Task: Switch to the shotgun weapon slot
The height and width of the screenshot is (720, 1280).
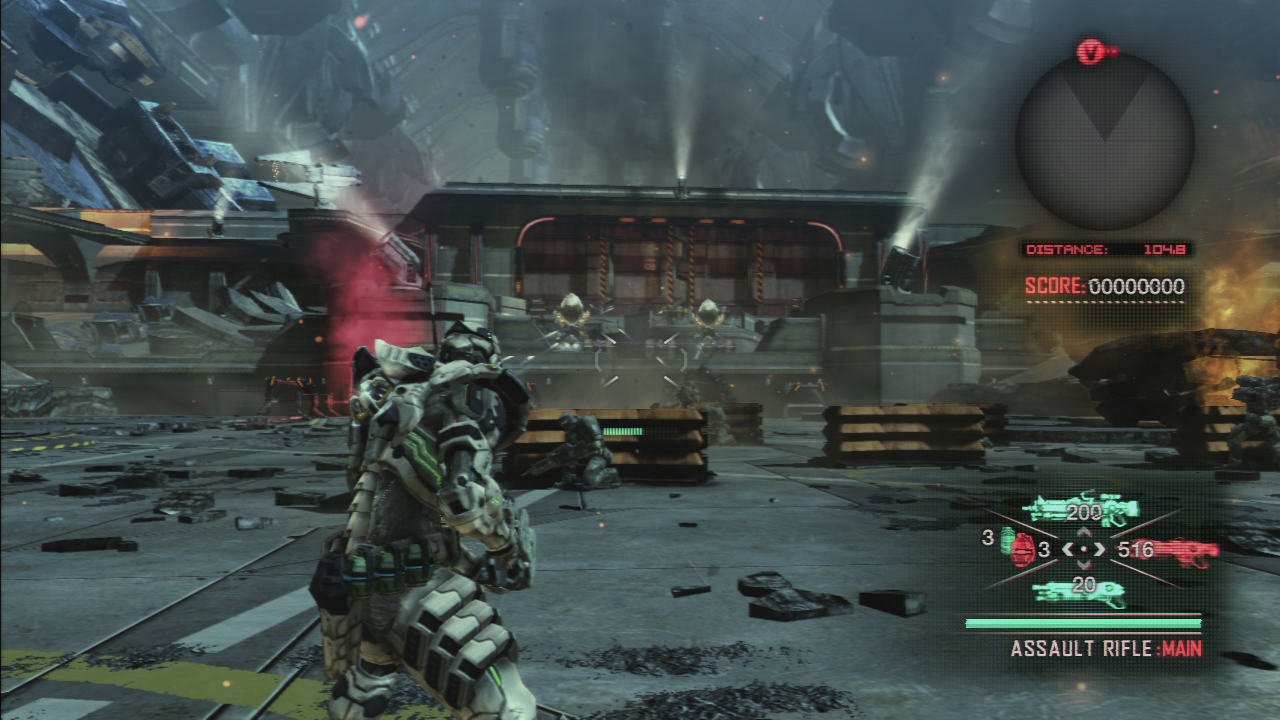Action: pyautogui.click(x=1080, y=590)
